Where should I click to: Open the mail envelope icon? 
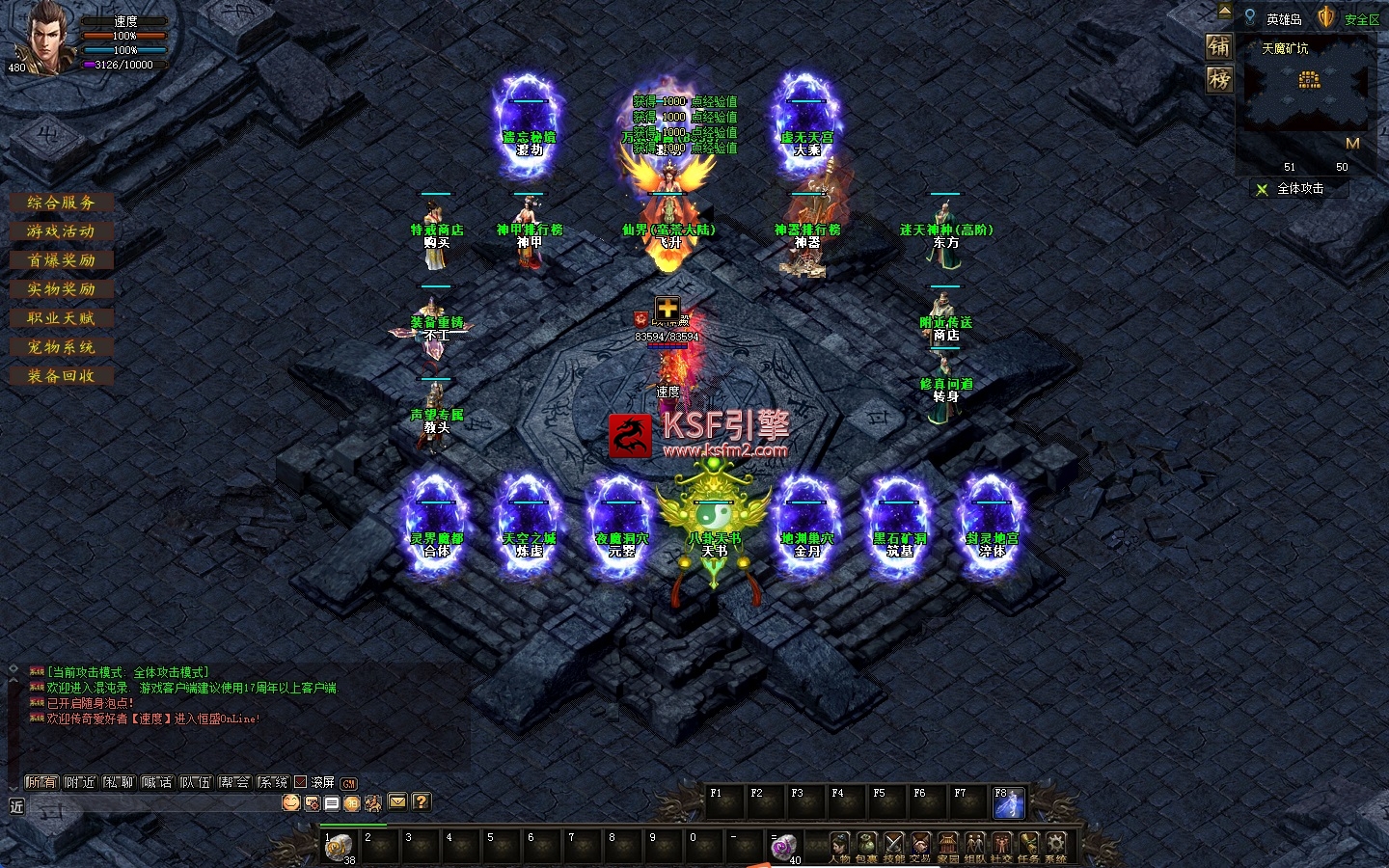(397, 801)
